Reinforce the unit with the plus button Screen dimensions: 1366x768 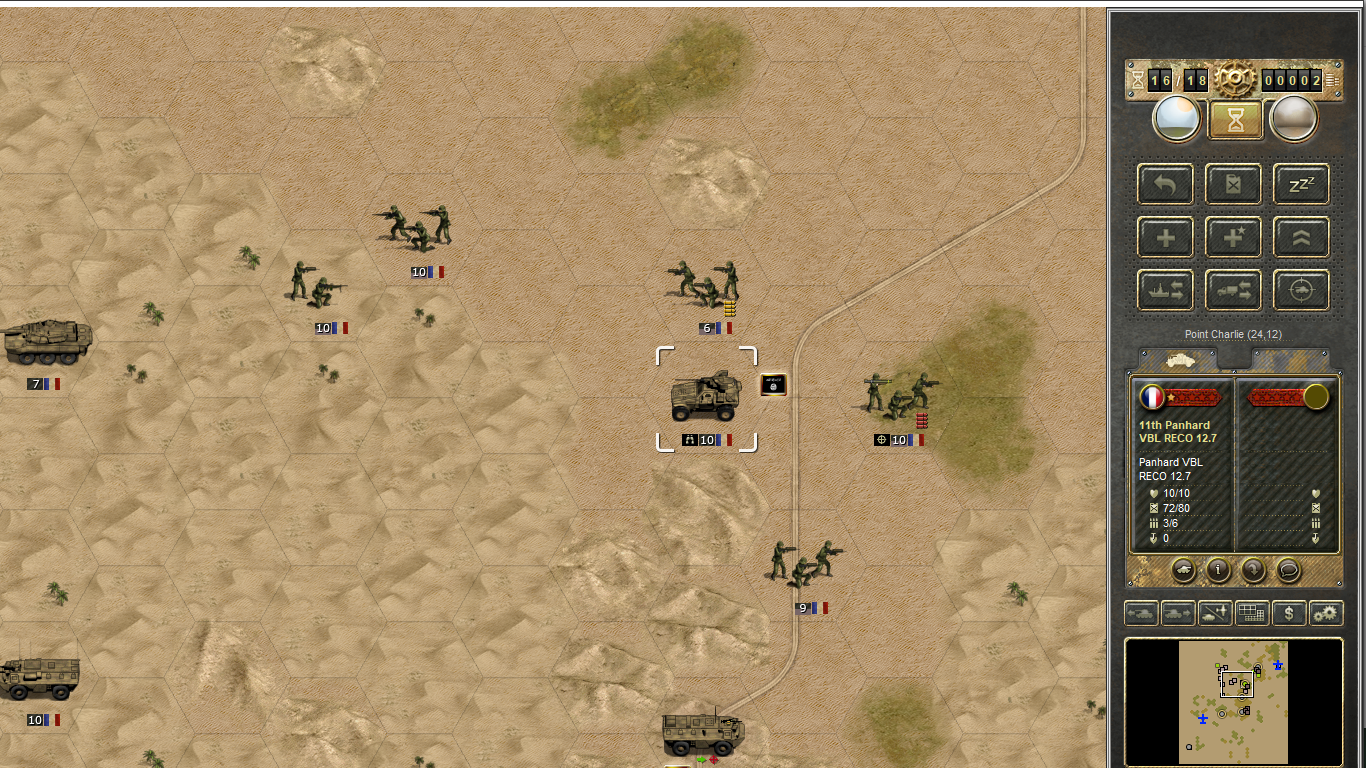point(1166,237)
